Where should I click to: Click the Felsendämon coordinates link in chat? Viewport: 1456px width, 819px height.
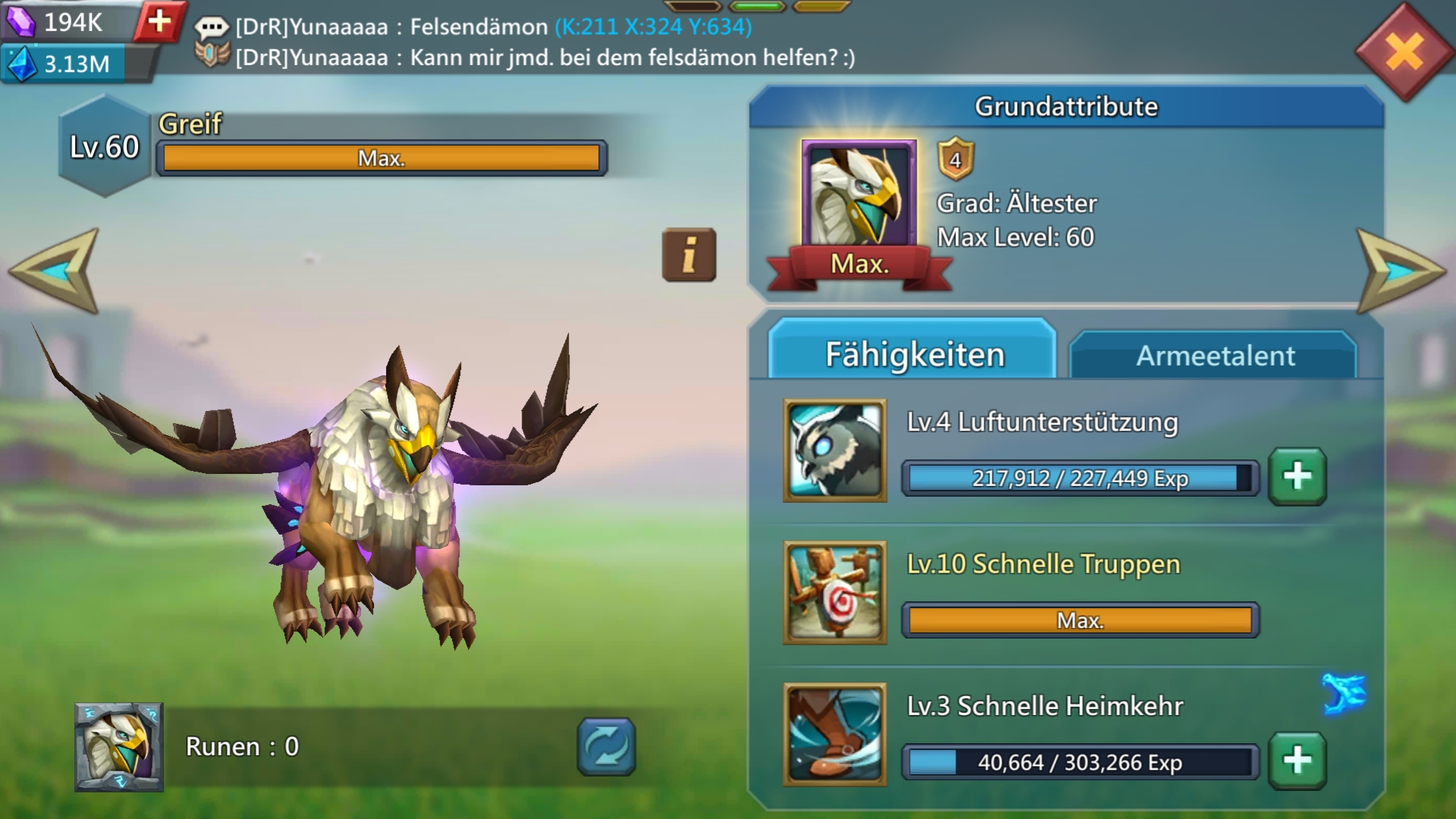(653, 27)
